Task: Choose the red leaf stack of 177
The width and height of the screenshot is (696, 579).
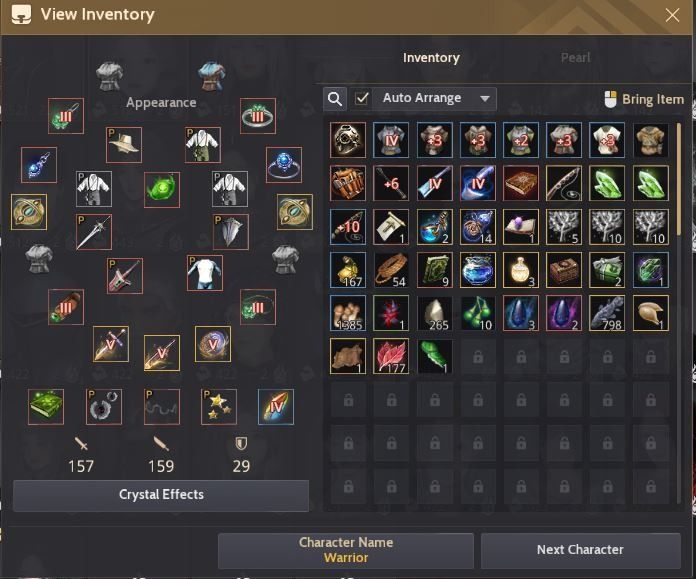Action: 392,356
